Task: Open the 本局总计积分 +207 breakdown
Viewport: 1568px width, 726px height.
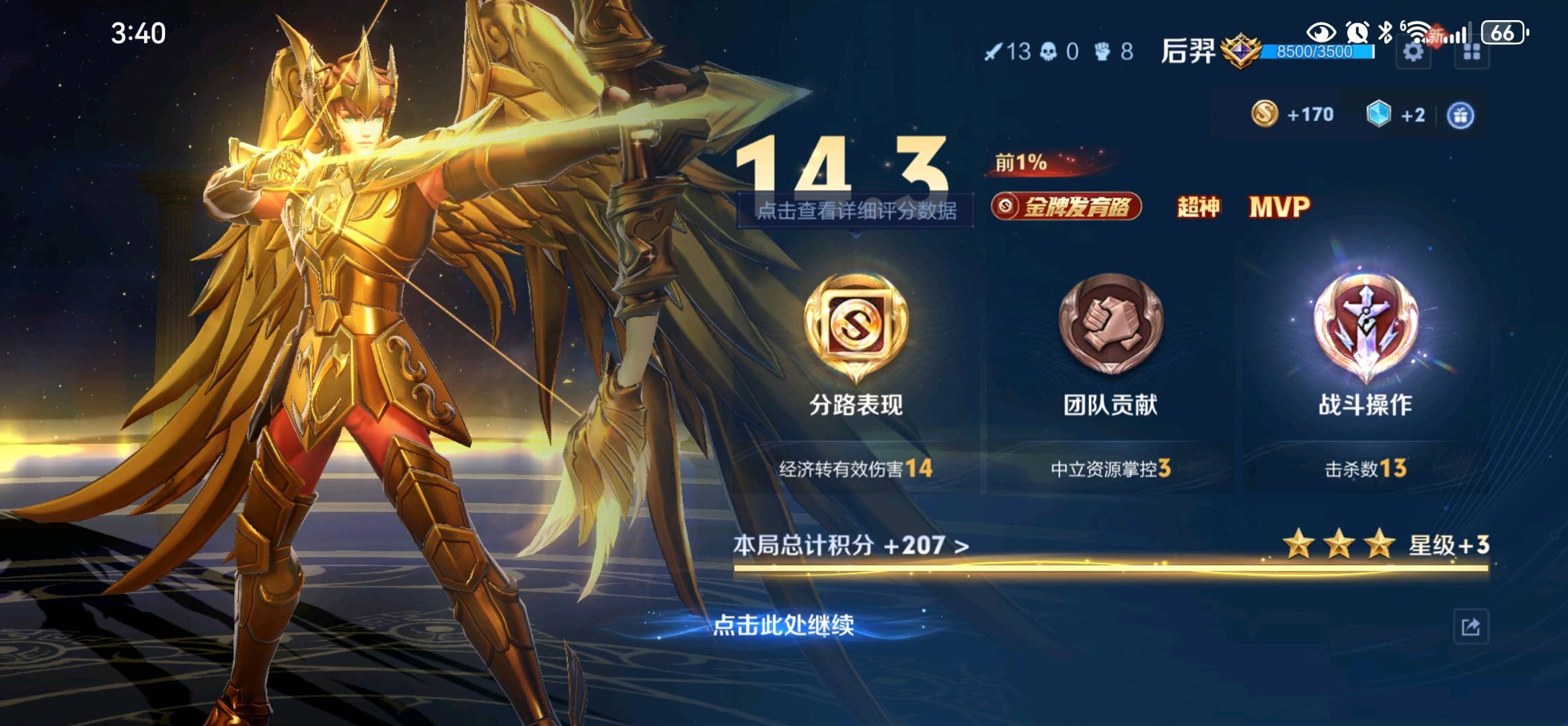Action: 851,545
